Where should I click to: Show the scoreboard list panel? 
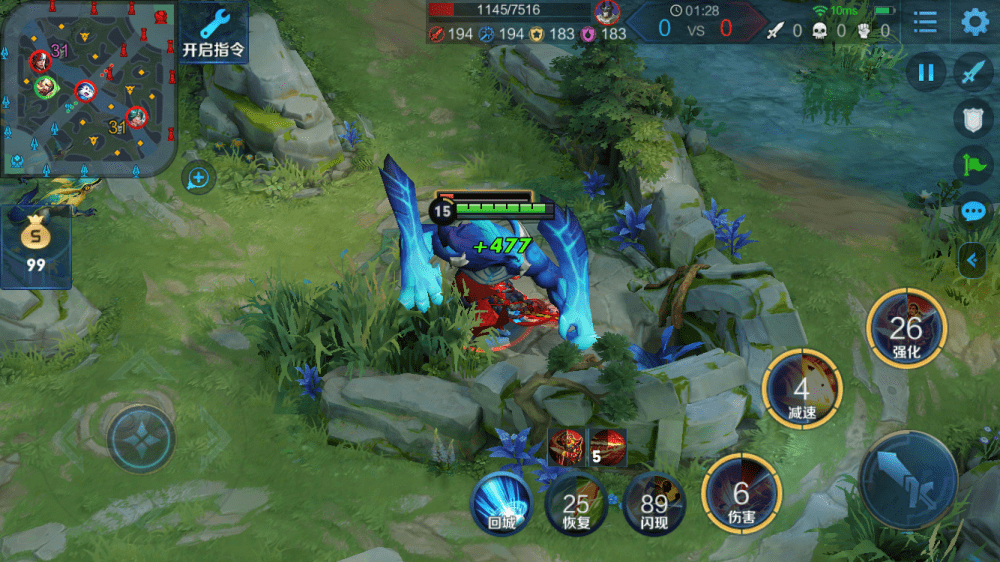pos(926,21)
